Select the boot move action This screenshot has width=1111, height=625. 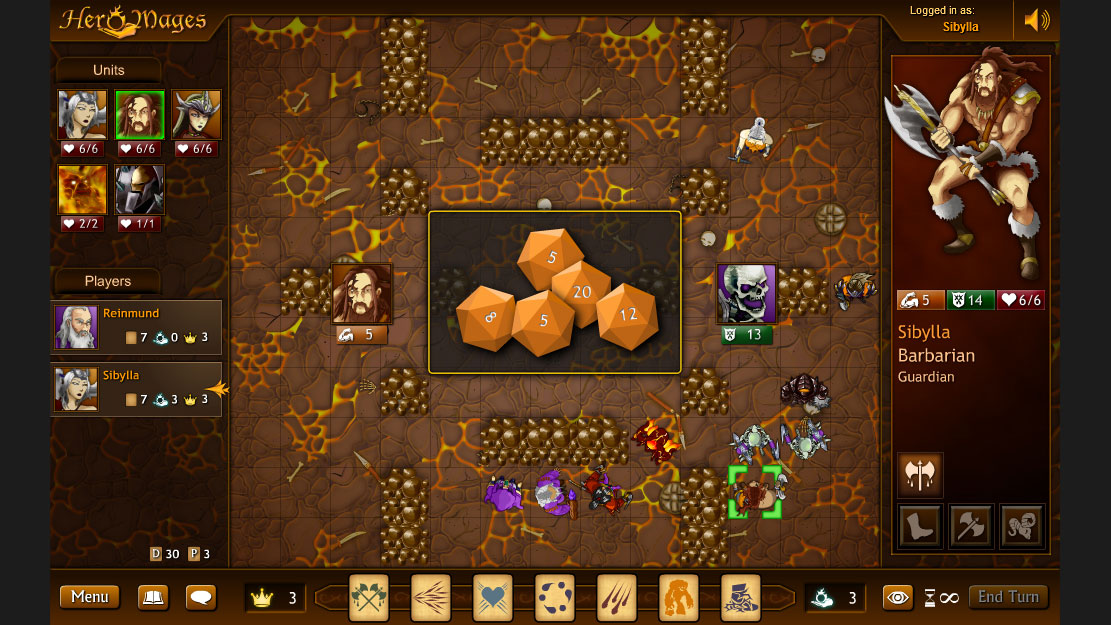[x=920, y=526]
